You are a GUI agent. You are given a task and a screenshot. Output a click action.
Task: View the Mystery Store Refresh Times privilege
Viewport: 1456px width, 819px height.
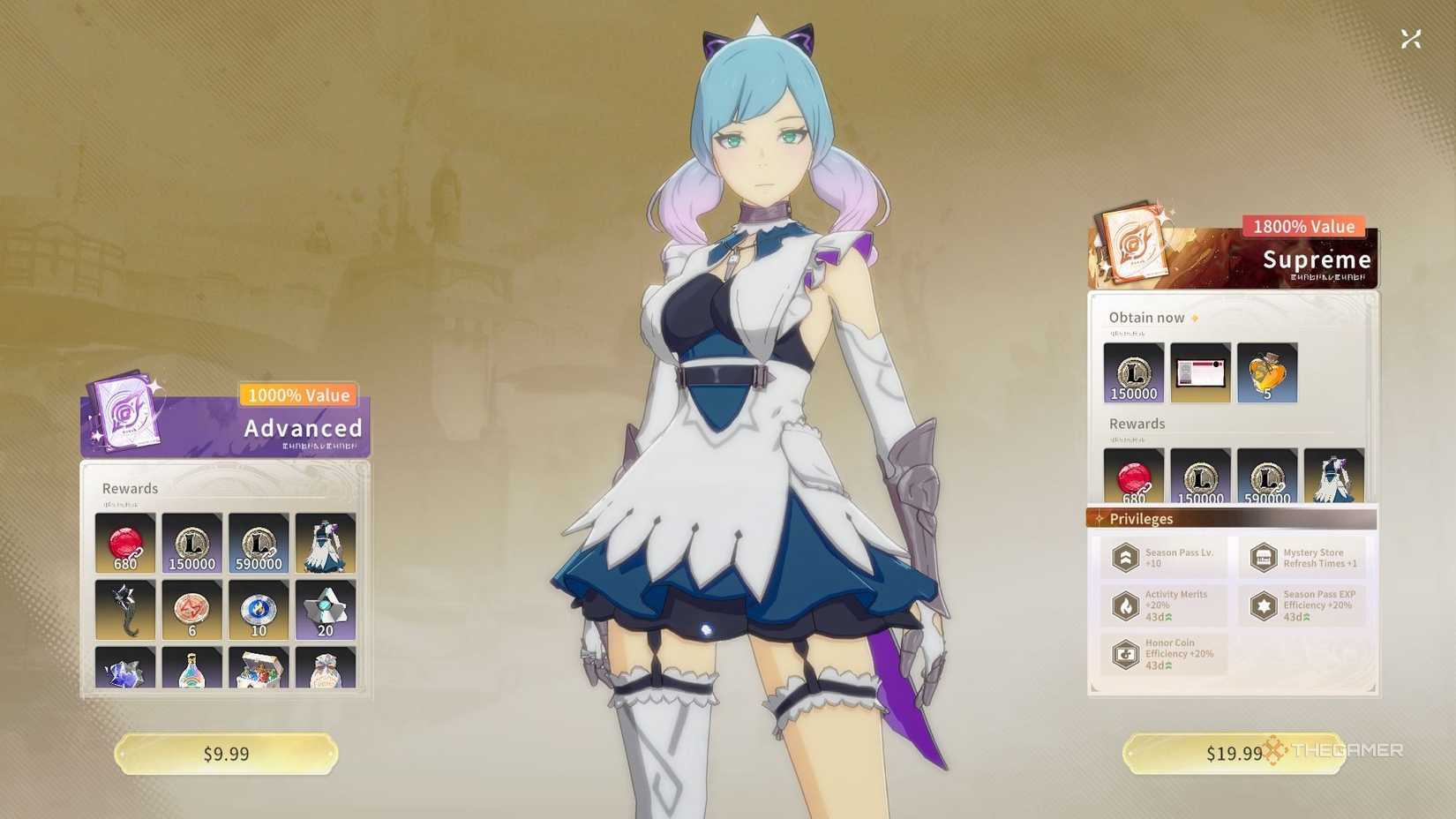[x=1302, y=558]
